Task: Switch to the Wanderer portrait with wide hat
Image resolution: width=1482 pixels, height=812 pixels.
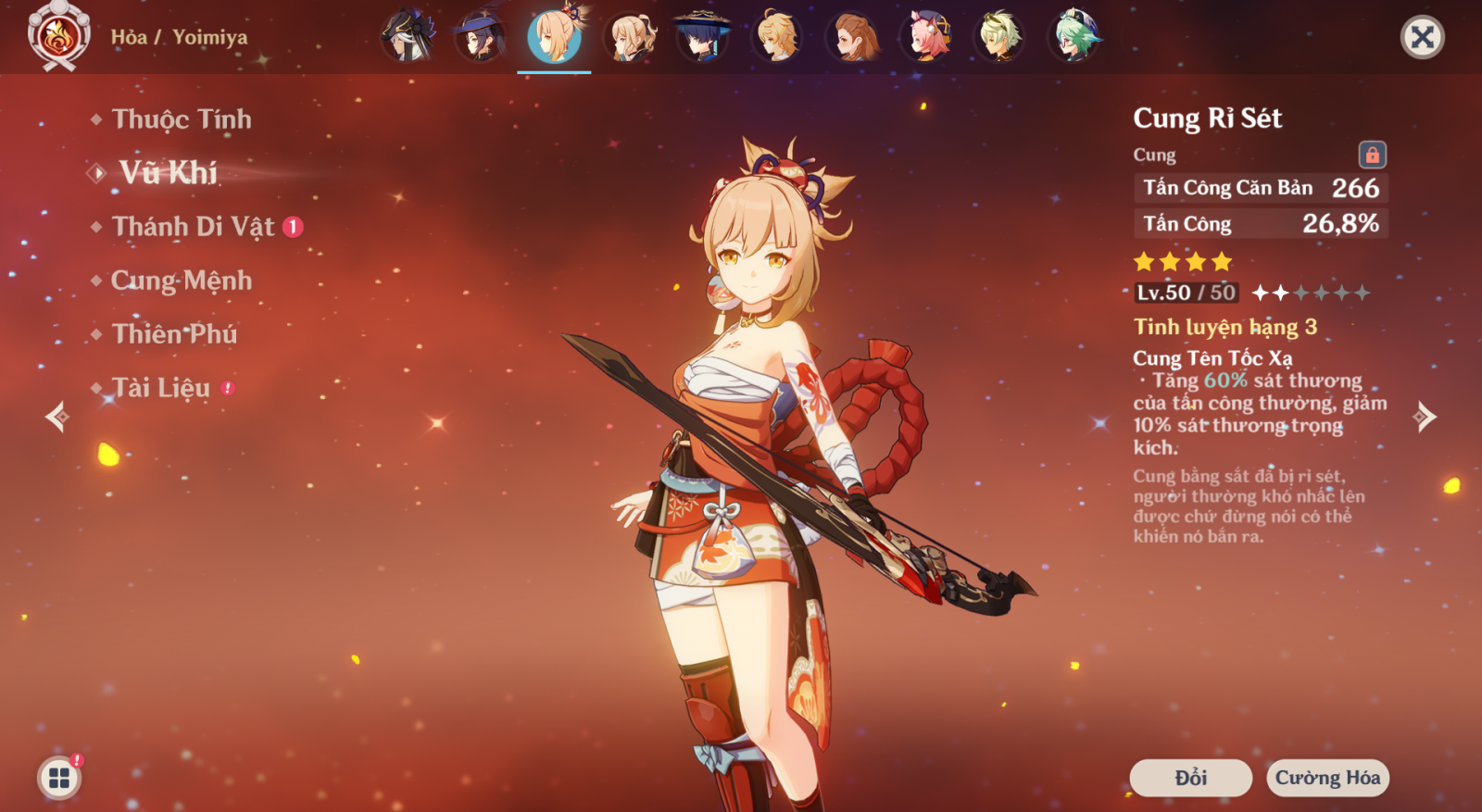Action: 702,37
